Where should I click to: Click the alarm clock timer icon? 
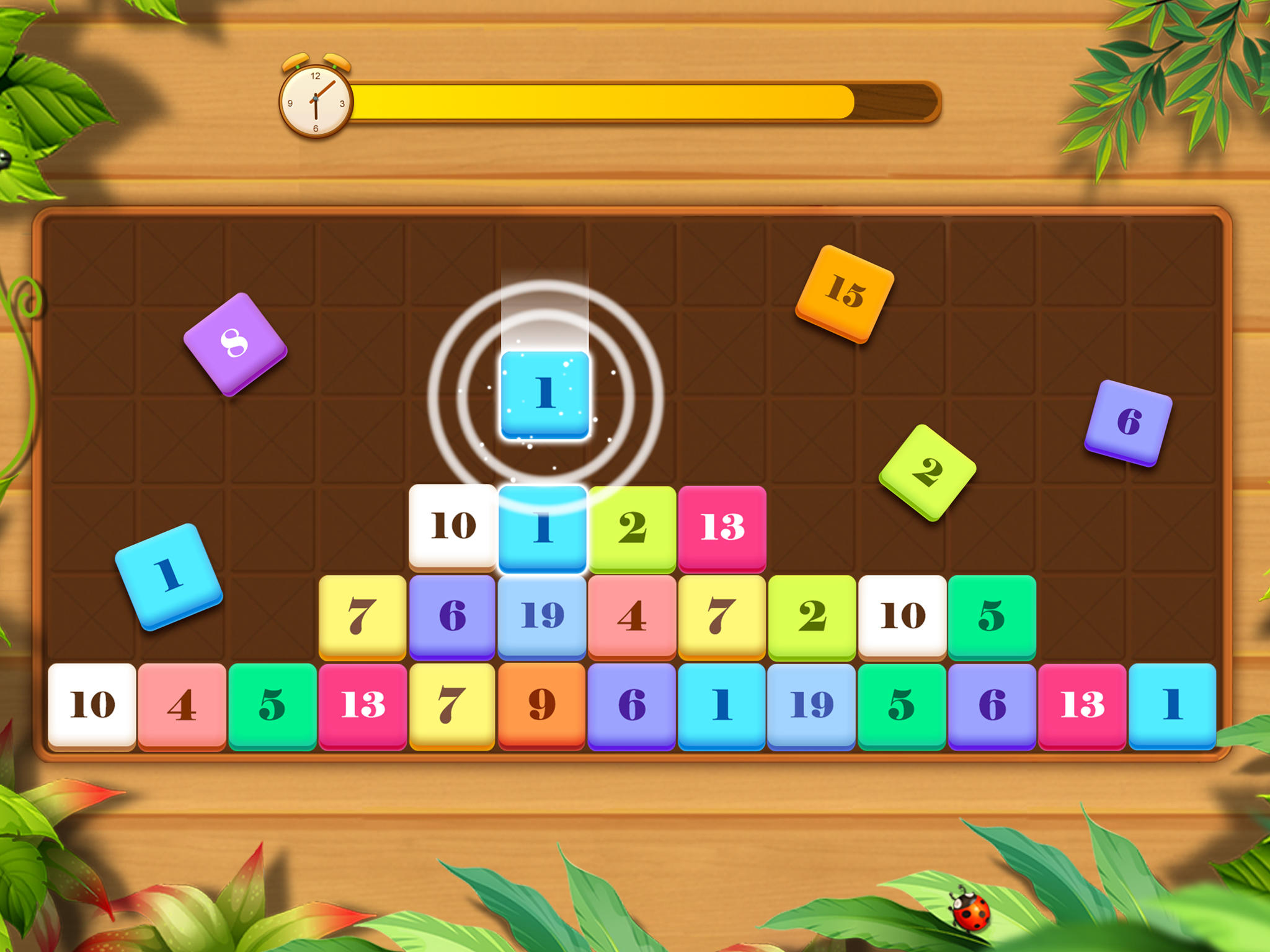315,99
